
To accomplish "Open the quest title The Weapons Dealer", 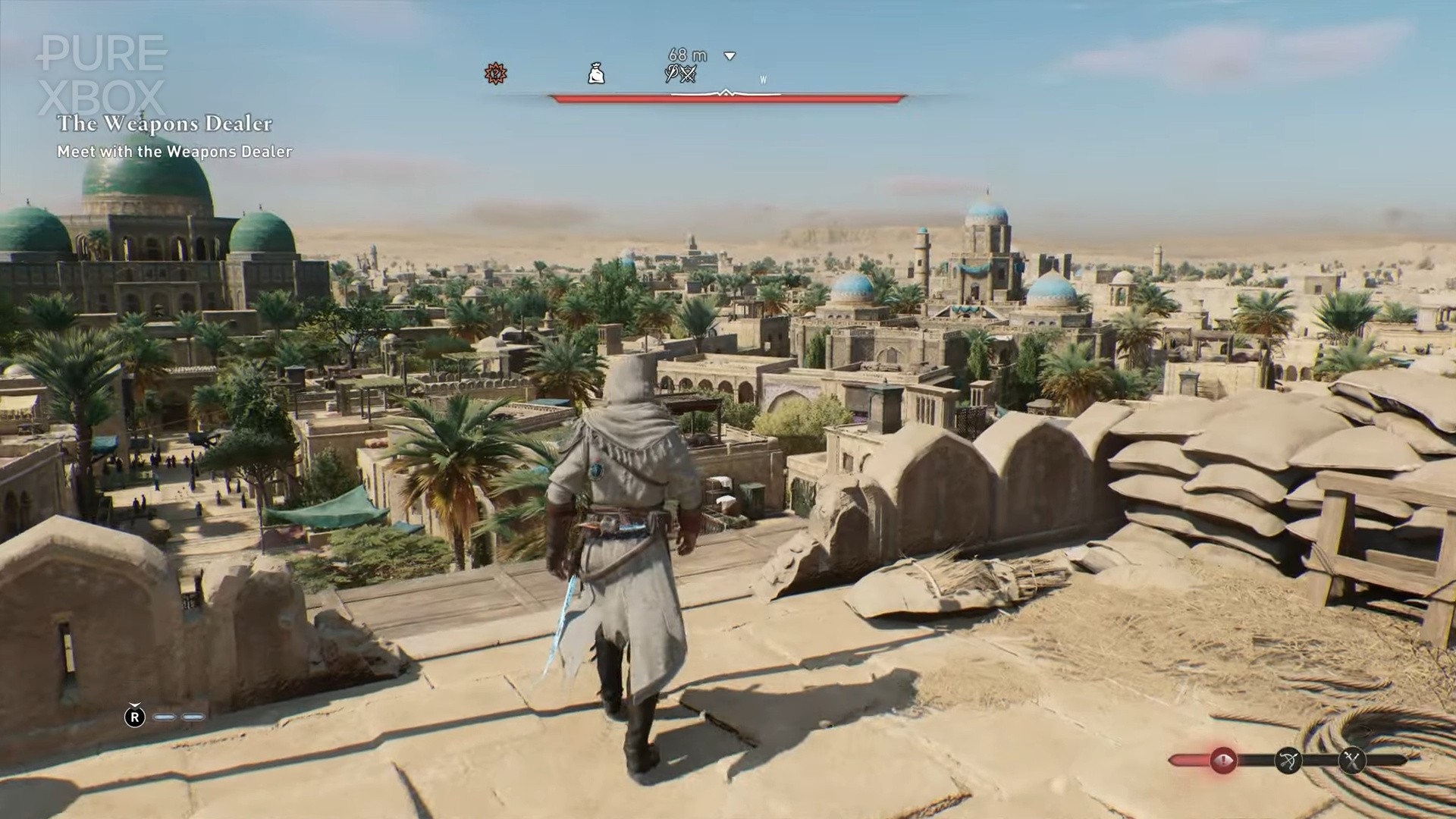I will 167,123.
